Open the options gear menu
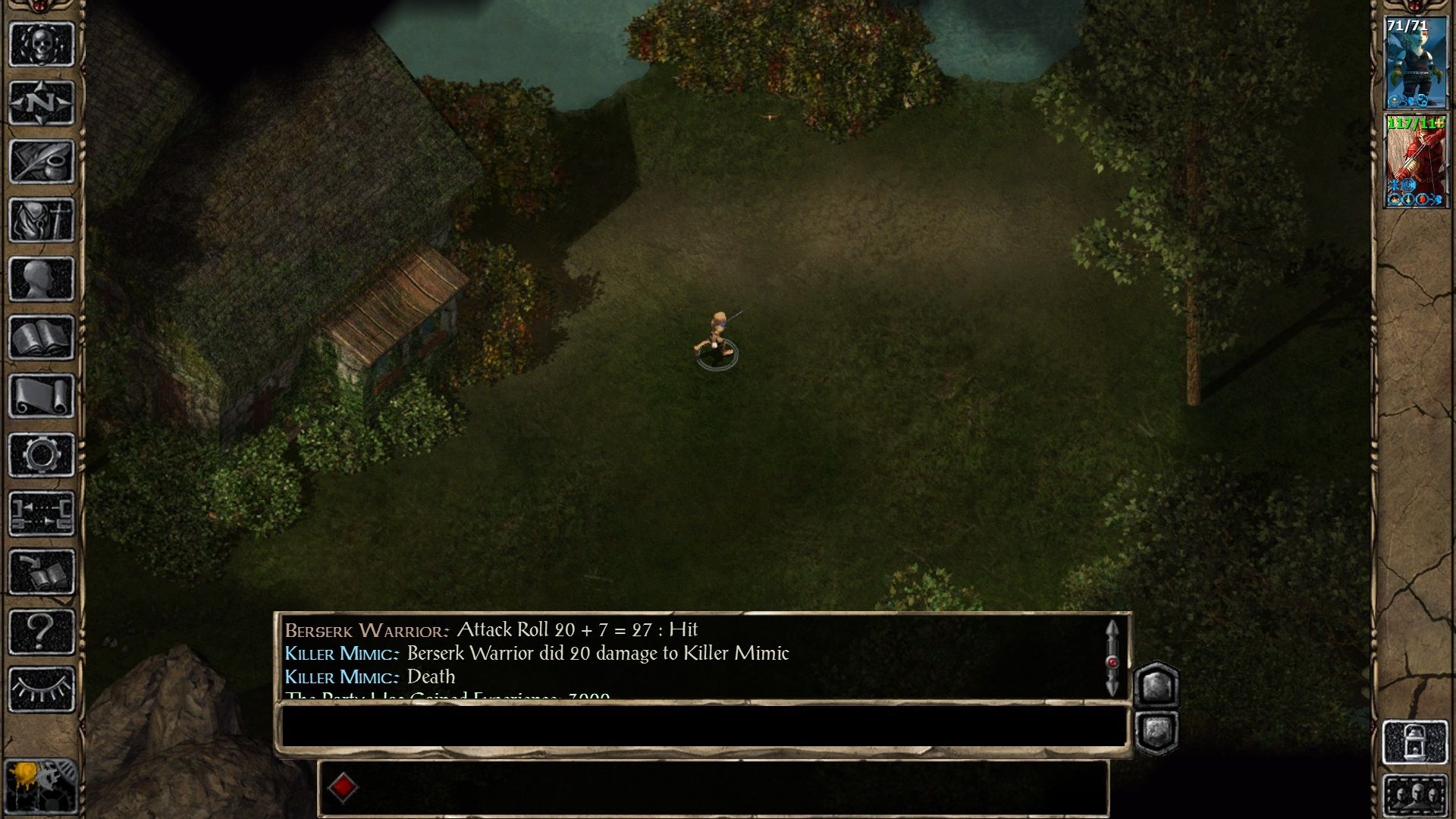This screenshot has width=1456, height=819. pos(42,455)
